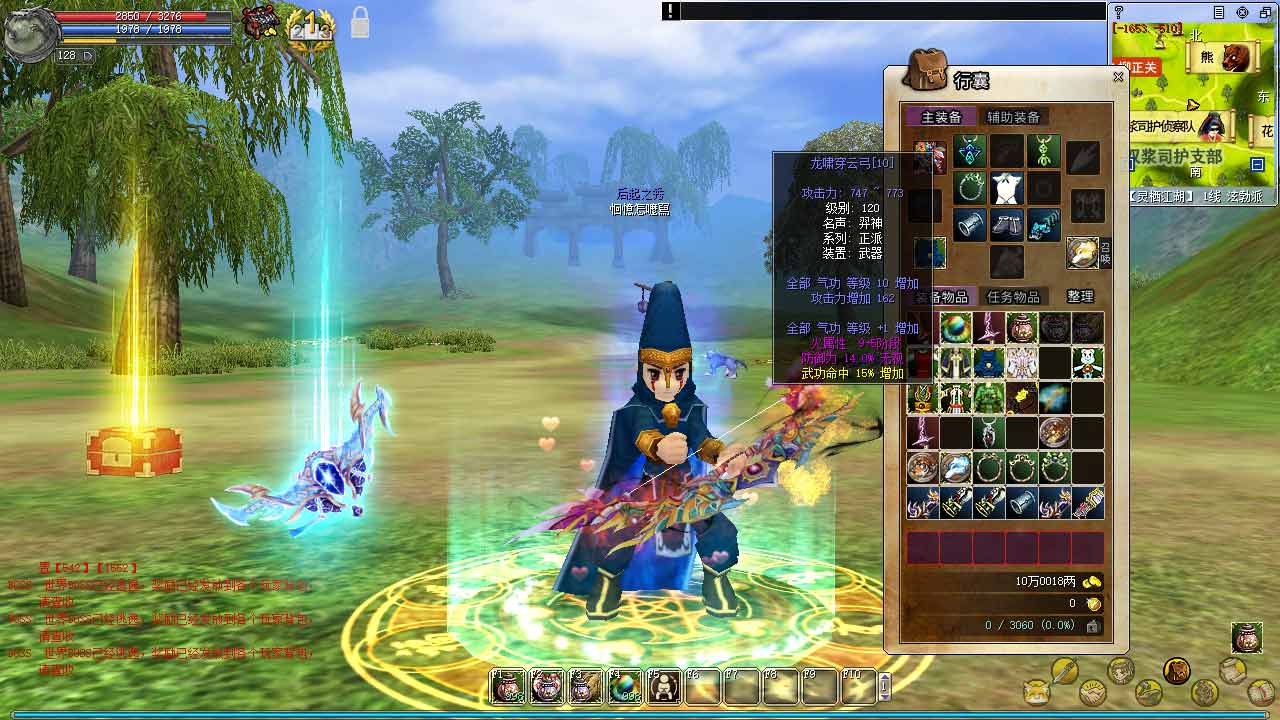Open the treasure chest icon beside health bar

coord(262,22)
